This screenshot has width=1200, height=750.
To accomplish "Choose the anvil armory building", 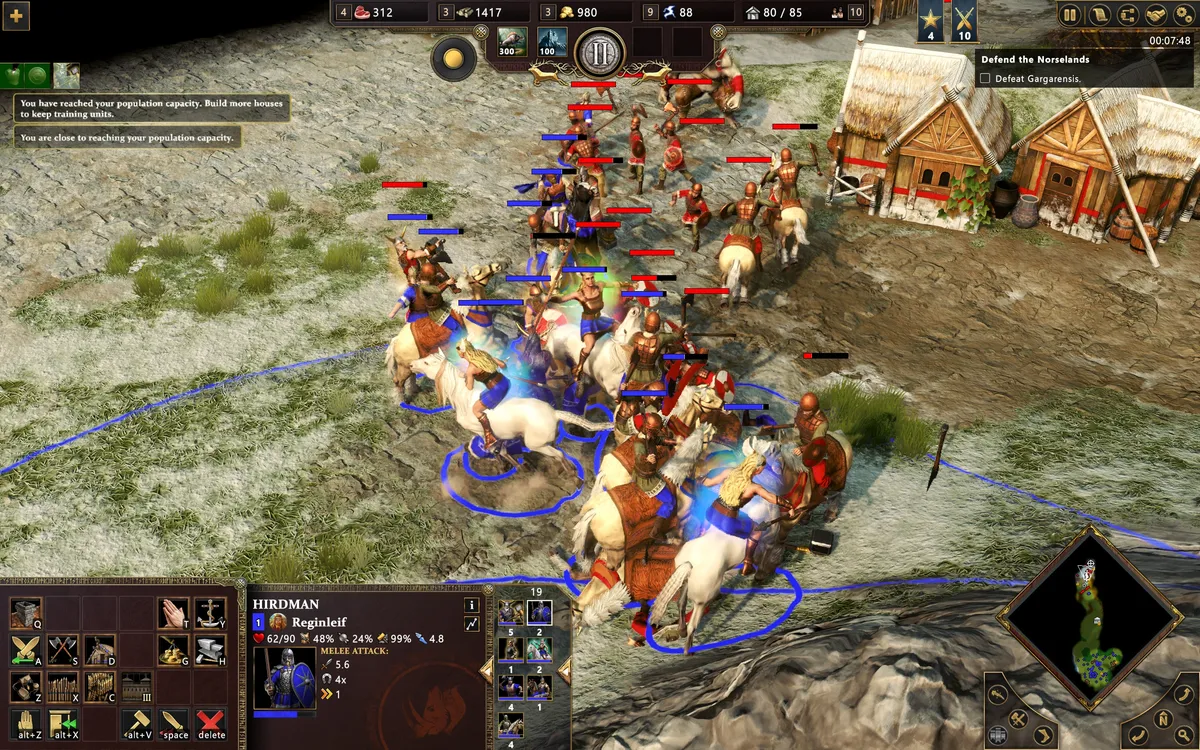I will tap(210, 650).
